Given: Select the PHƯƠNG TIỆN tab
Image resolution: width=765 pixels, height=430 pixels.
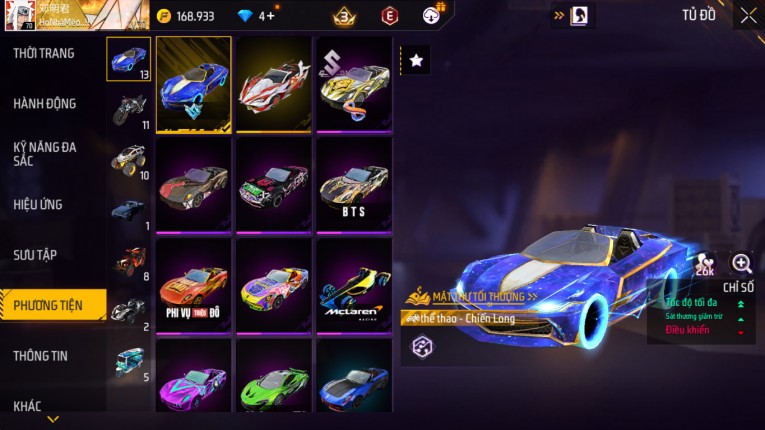Looking at the screenshot, I should (50, 305).
